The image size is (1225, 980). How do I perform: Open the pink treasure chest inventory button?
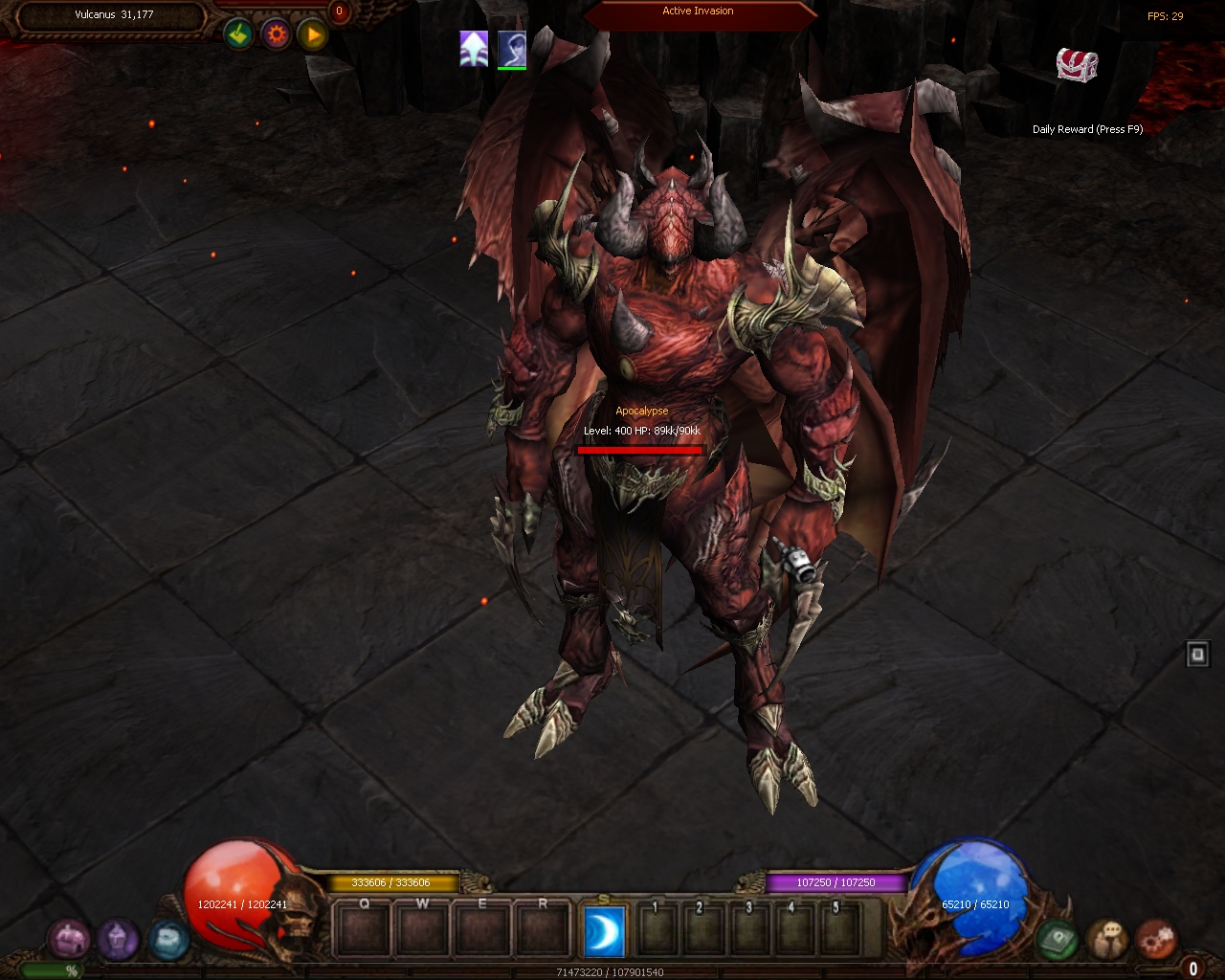click(69, 939)
